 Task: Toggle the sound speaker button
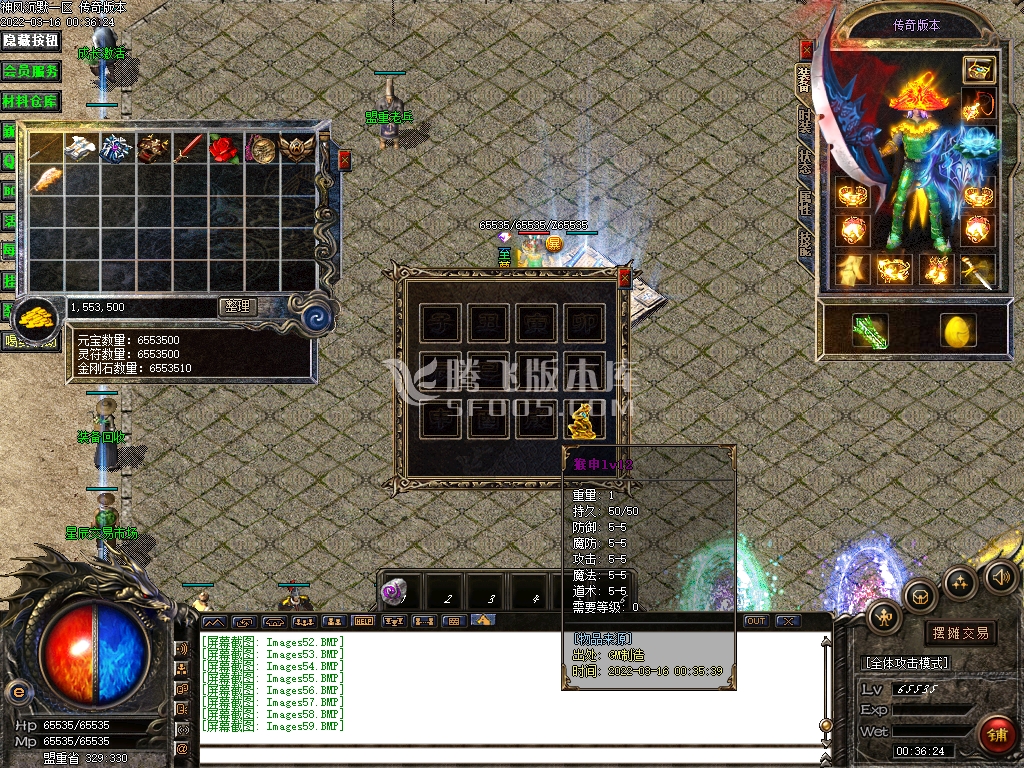pos(1000,576)
